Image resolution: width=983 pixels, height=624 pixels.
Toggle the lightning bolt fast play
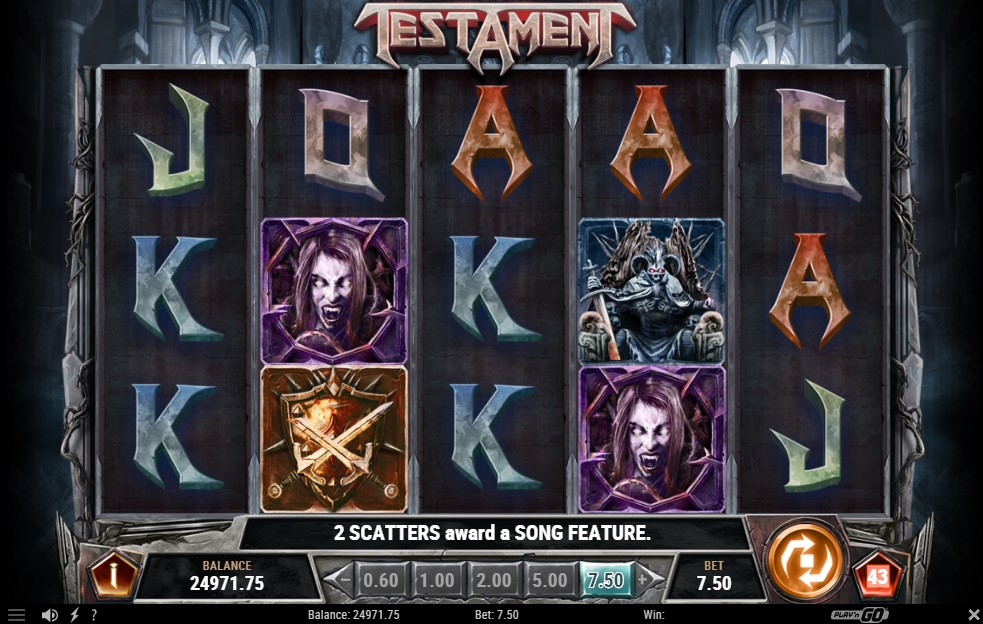point(74,615)
